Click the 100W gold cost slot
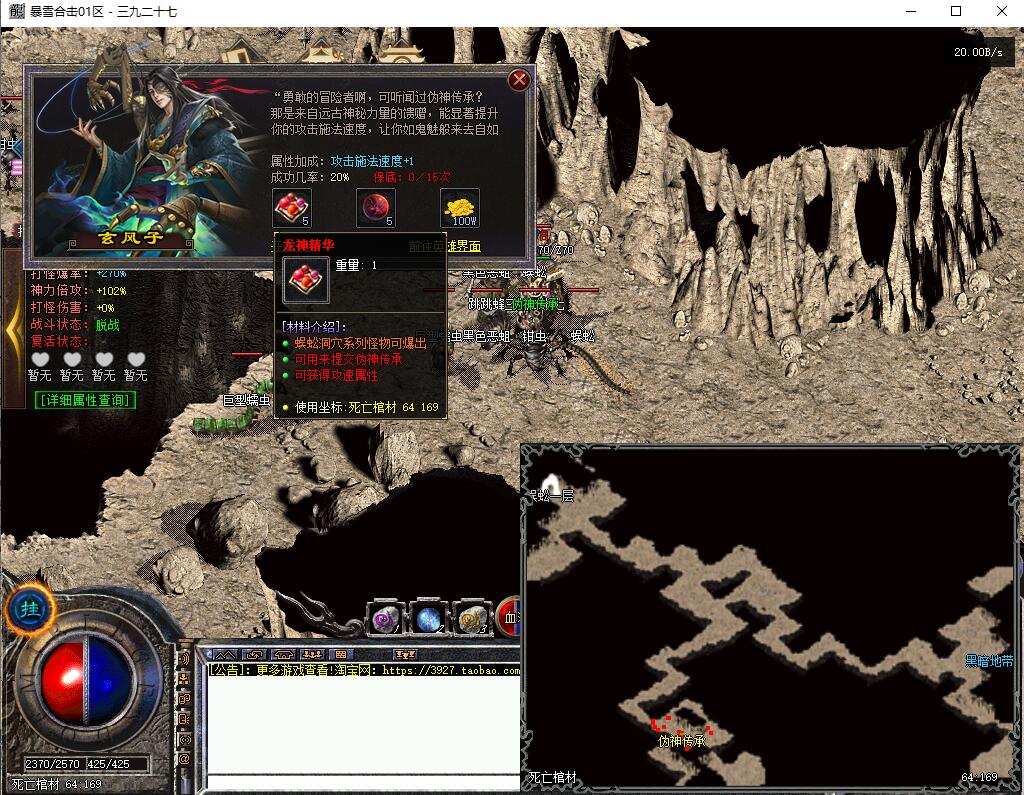The height and width of the screenshot is (795, 1024). [460, 207]
